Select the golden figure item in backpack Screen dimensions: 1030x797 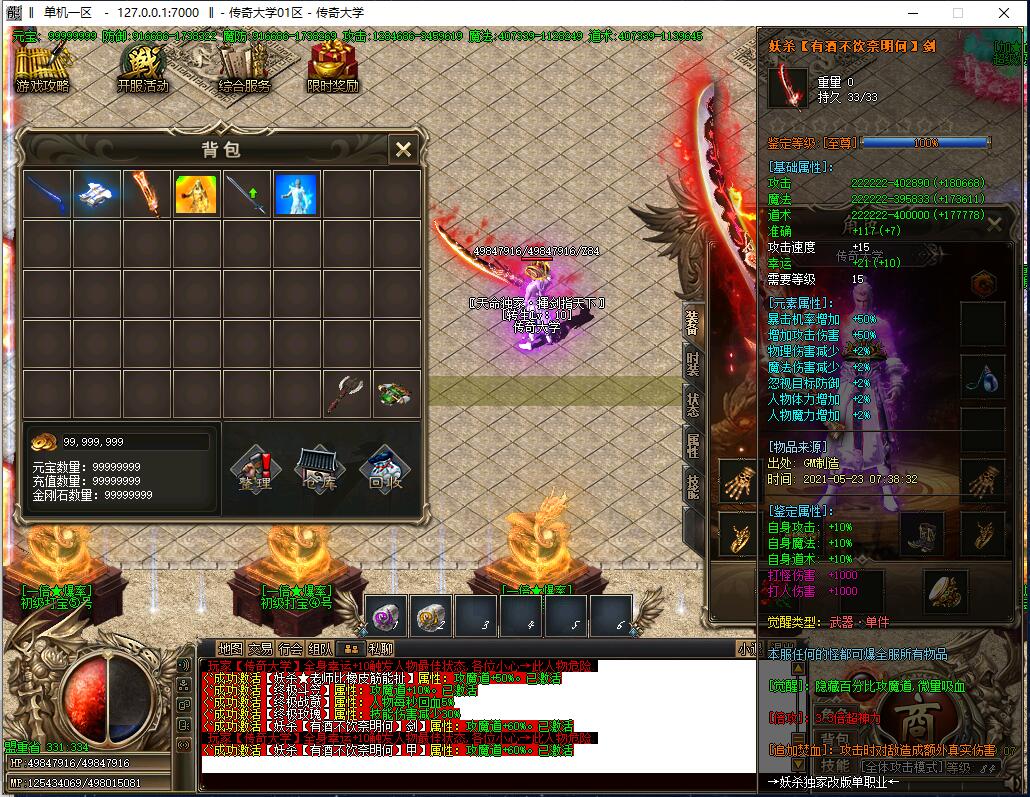point(197,194)
